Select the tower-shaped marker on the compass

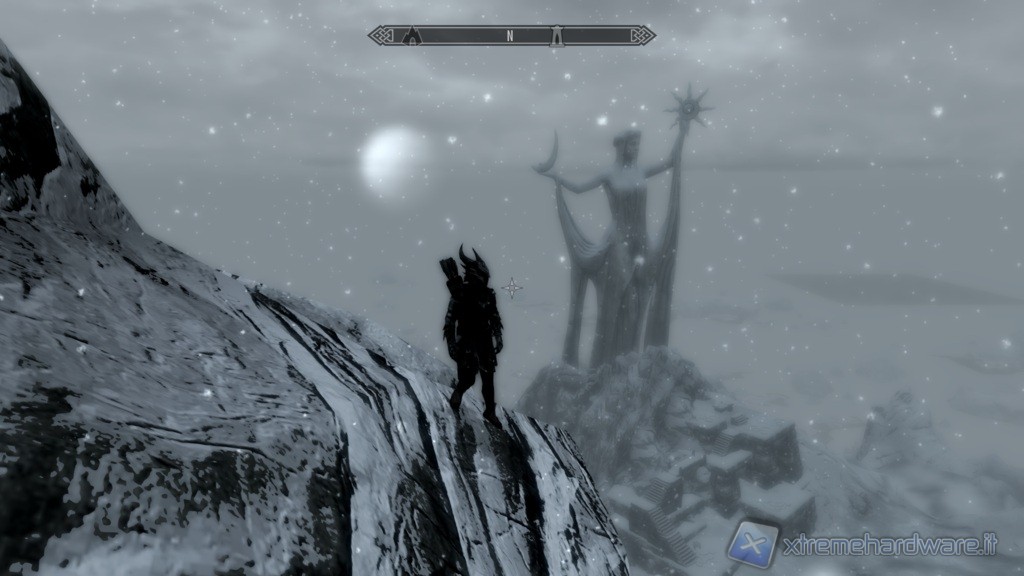(x=557, y=36)
